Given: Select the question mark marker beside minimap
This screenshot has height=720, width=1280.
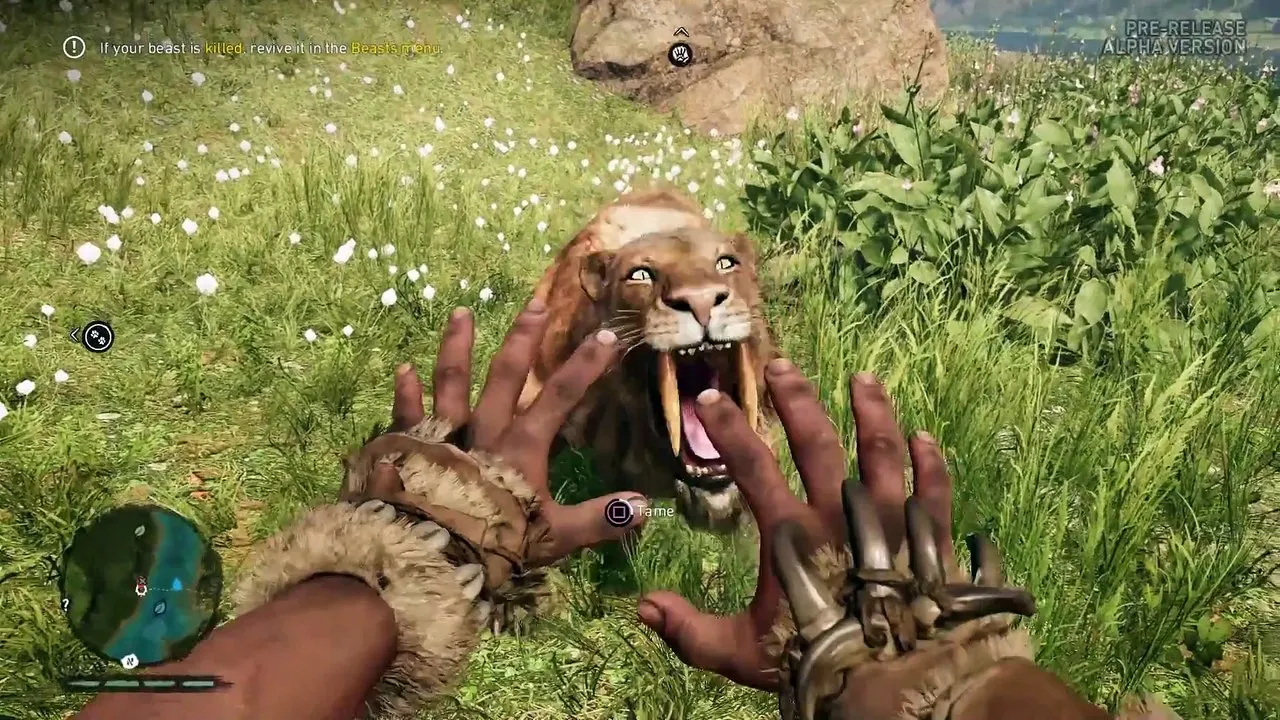Looking at the screenshot, I should click(x=66, y=604).
